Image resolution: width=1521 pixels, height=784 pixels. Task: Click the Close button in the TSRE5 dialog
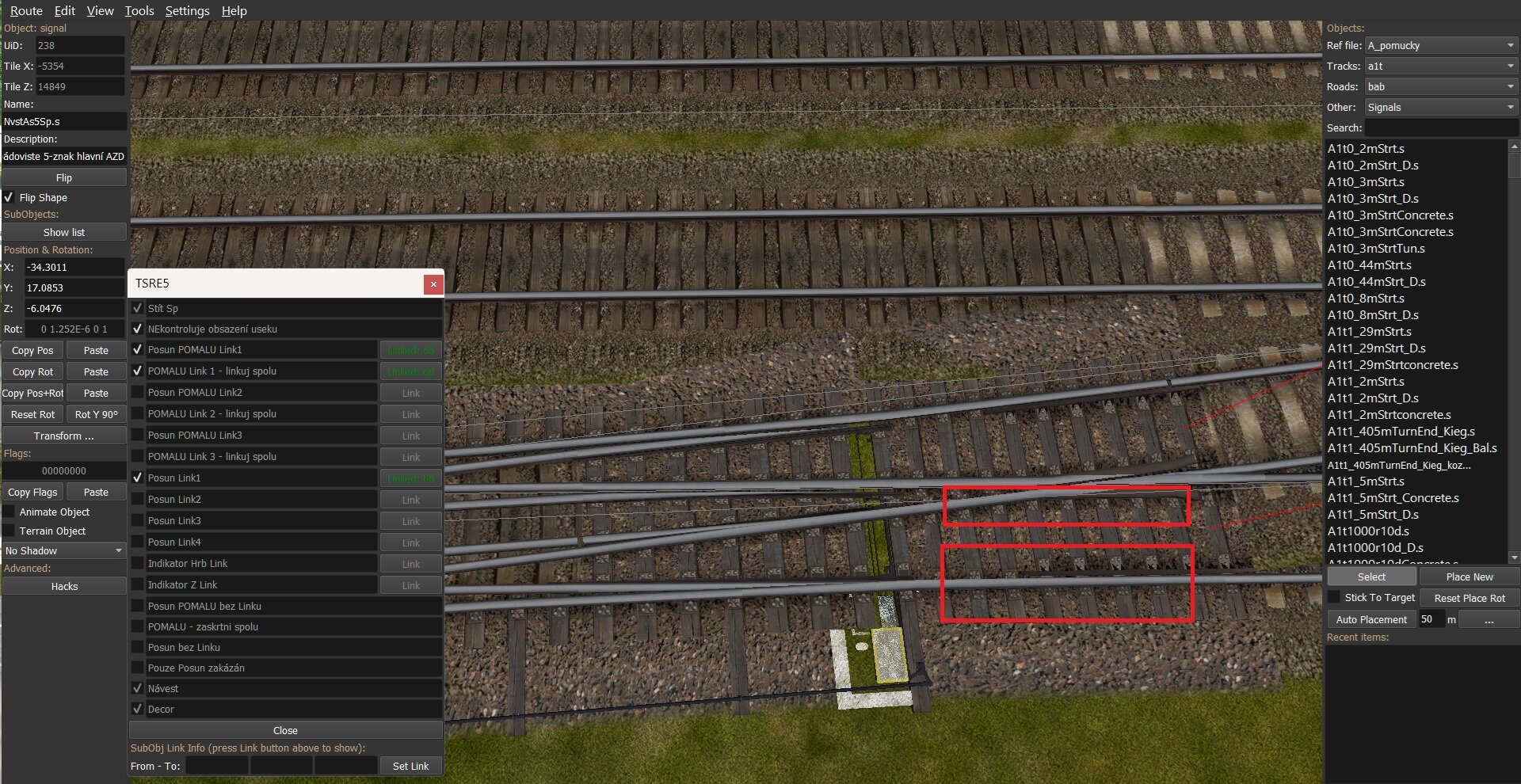click(285, 730)
